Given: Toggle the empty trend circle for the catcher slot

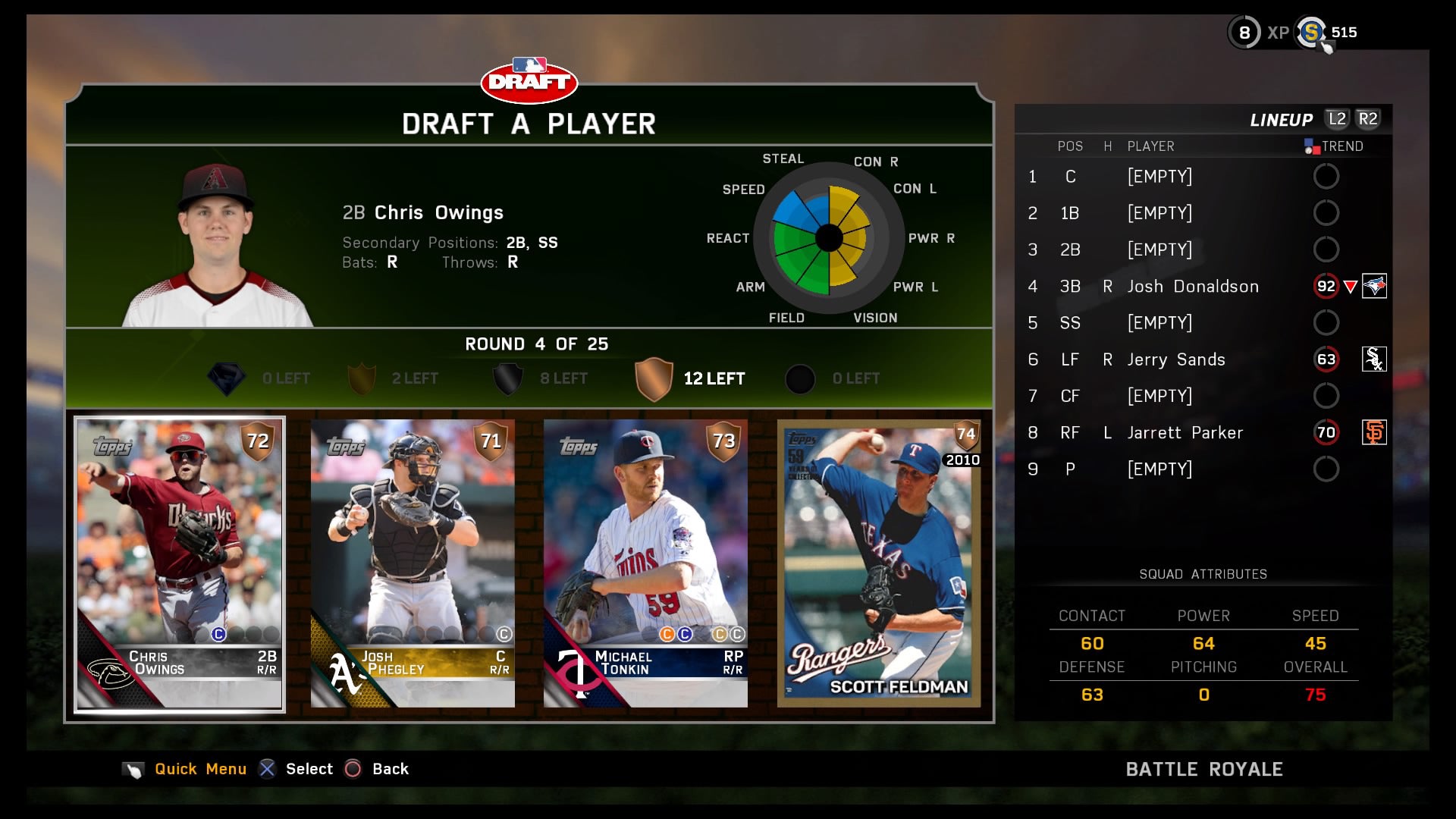Looking at the screenshot, I should point(1326,176).
